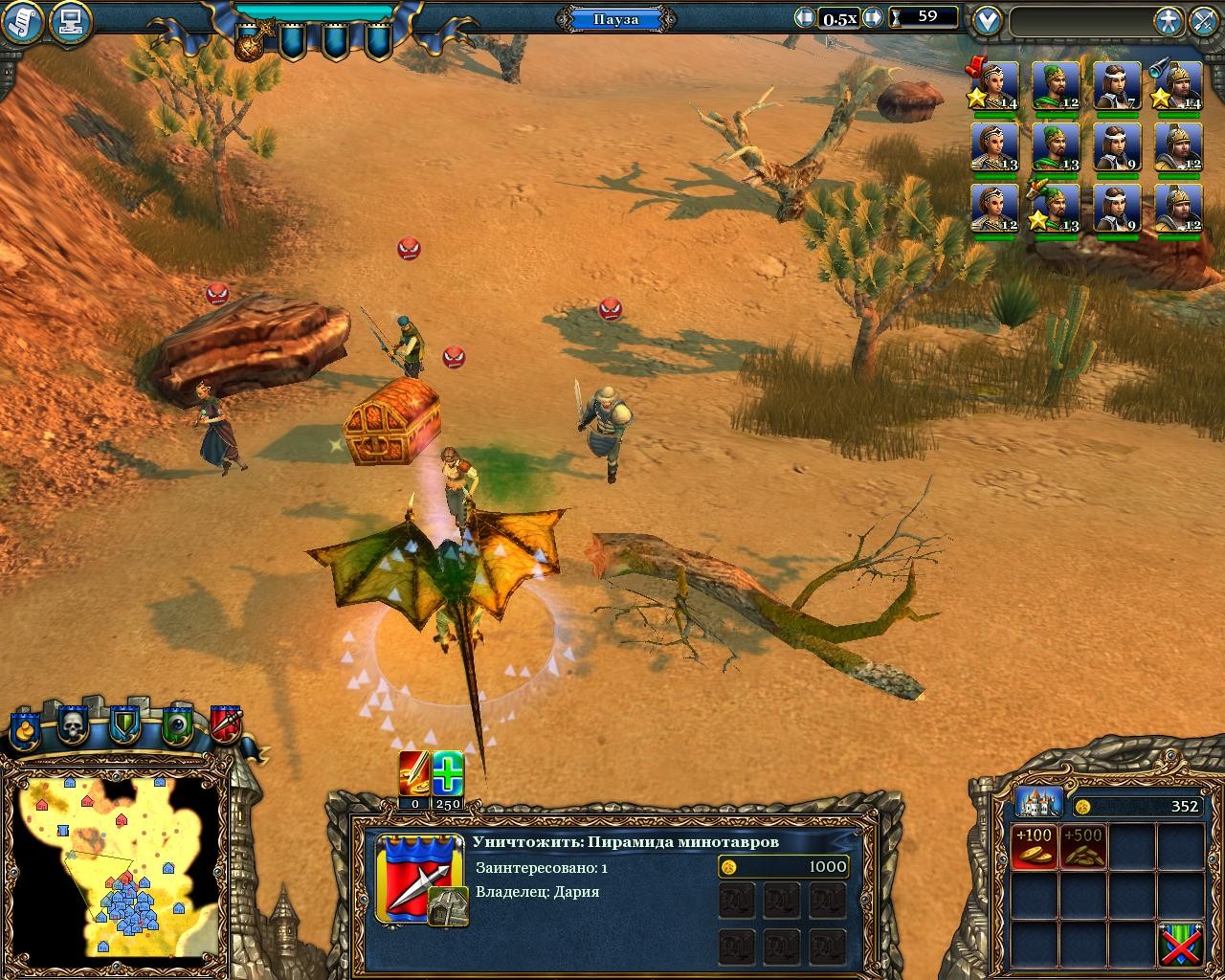Choose the green shield defense flag
The height and width of the screenshot is (980, 1225).
click(124, 727)
